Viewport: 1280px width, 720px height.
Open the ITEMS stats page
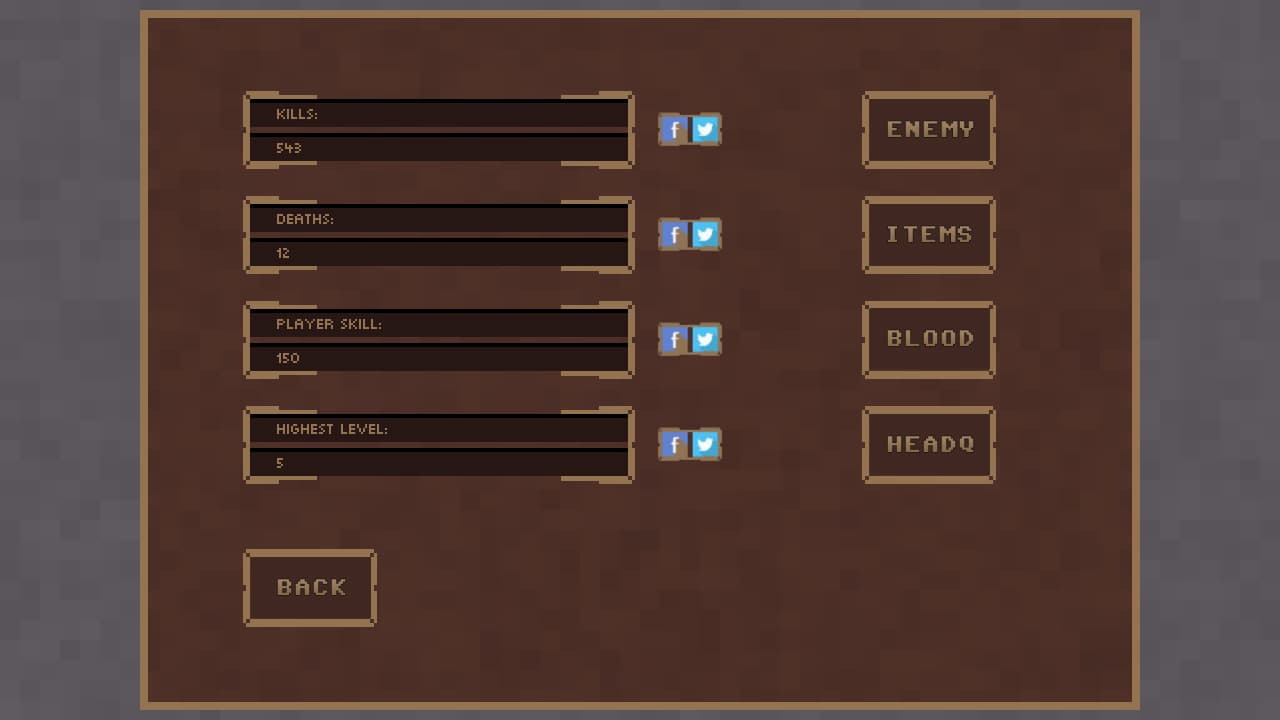coord(928,234)
